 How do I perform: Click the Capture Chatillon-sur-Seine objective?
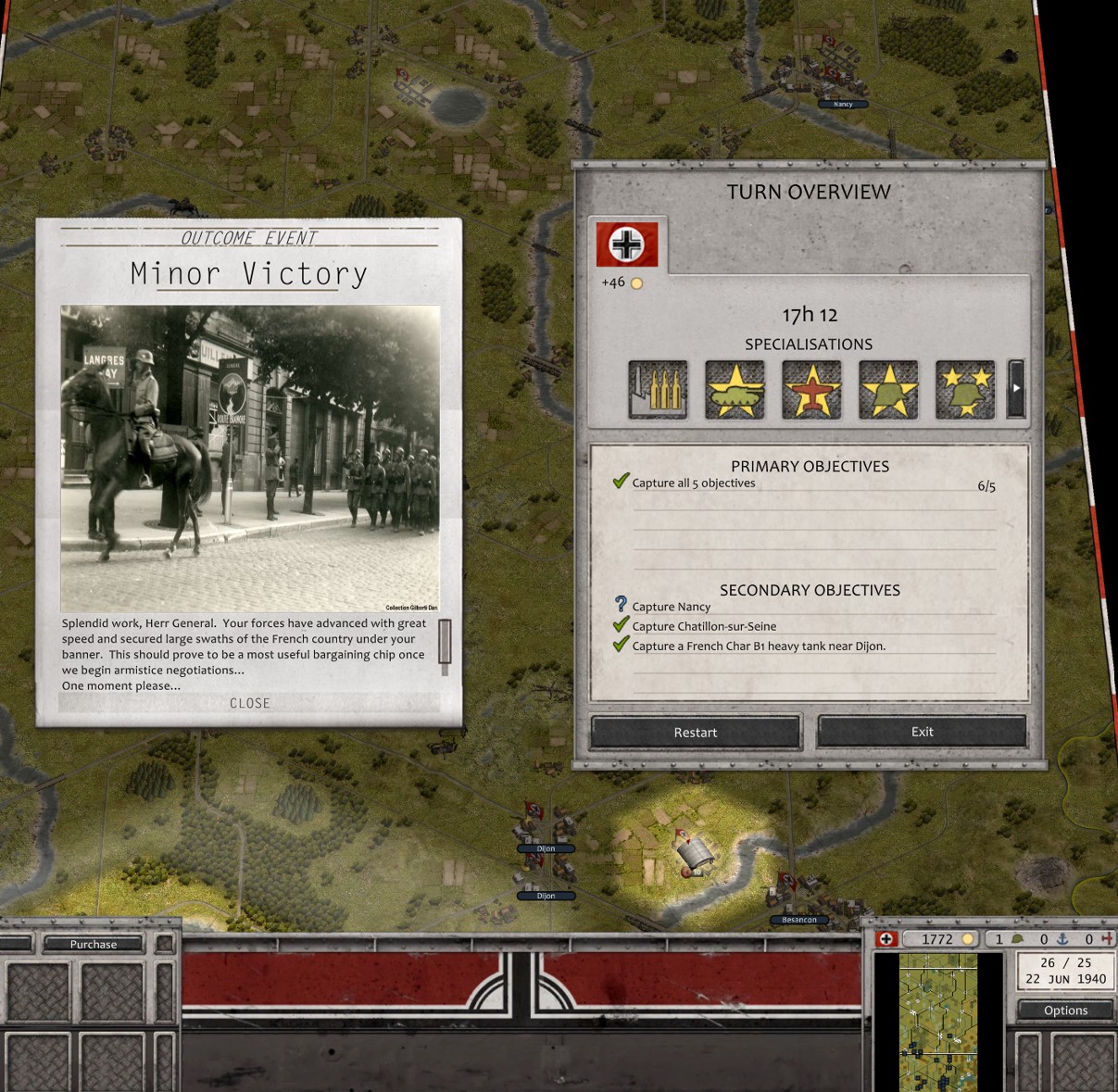click(704, 626)
